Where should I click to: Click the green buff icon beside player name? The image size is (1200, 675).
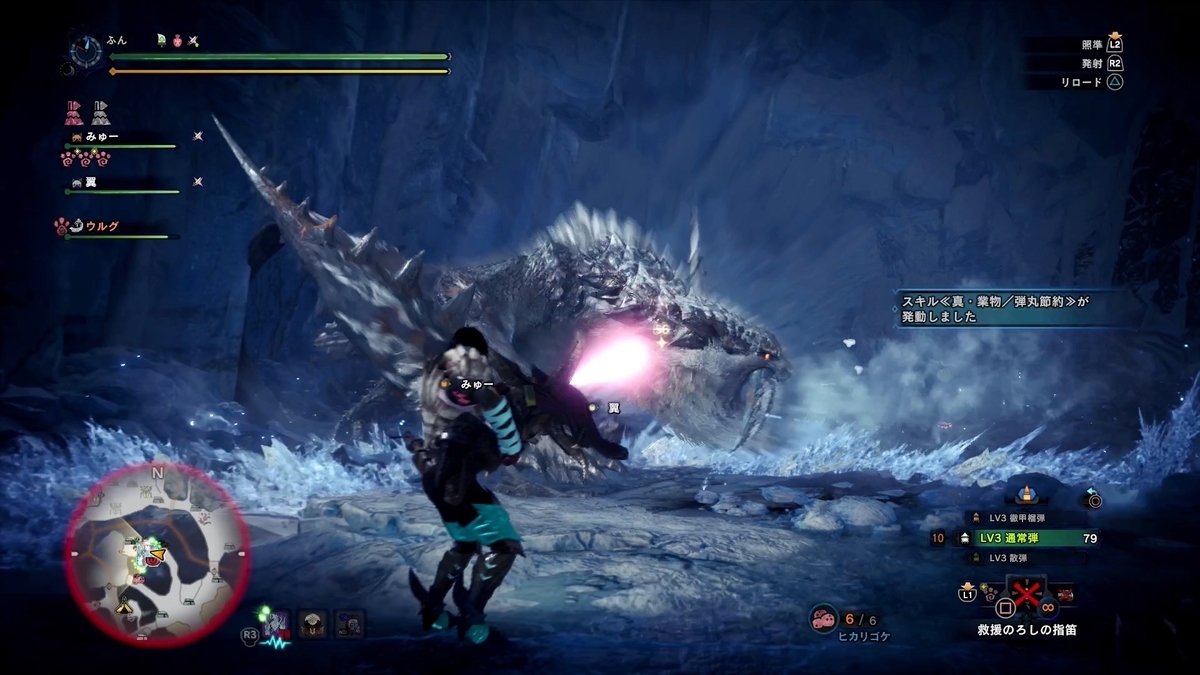click(161, 41)
